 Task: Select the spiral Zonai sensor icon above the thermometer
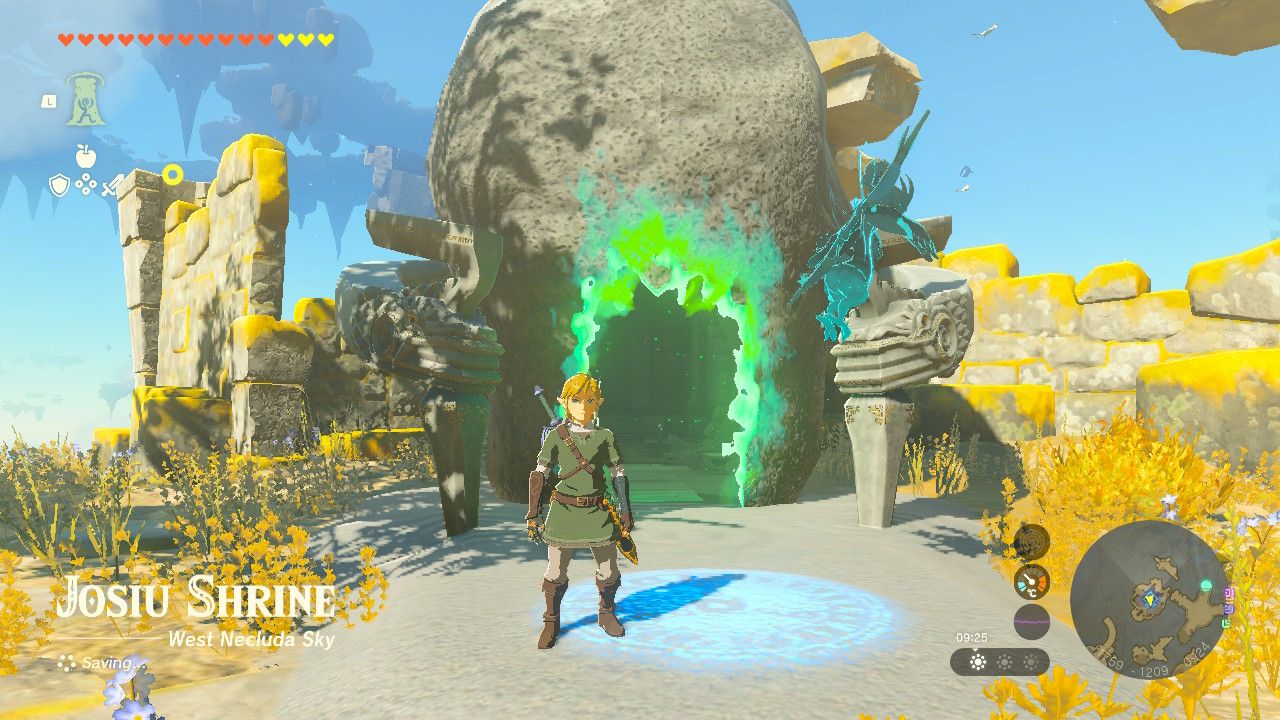[1031, 544]
